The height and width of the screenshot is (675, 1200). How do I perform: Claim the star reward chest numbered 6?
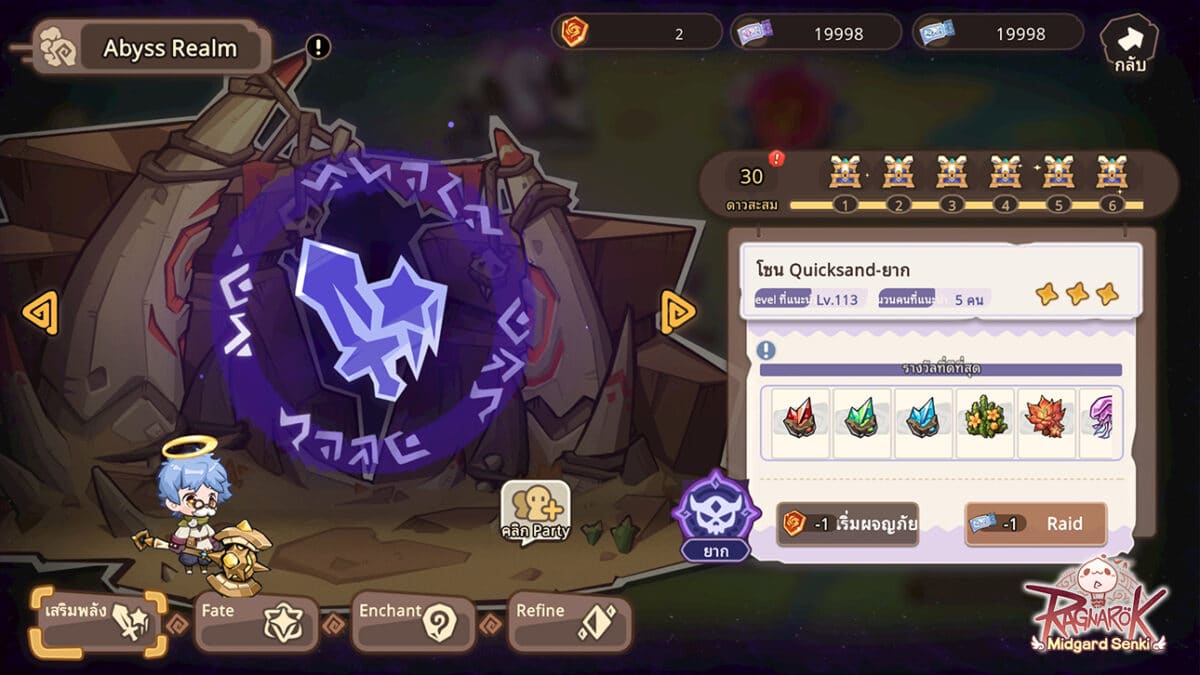pos(1112,176)
